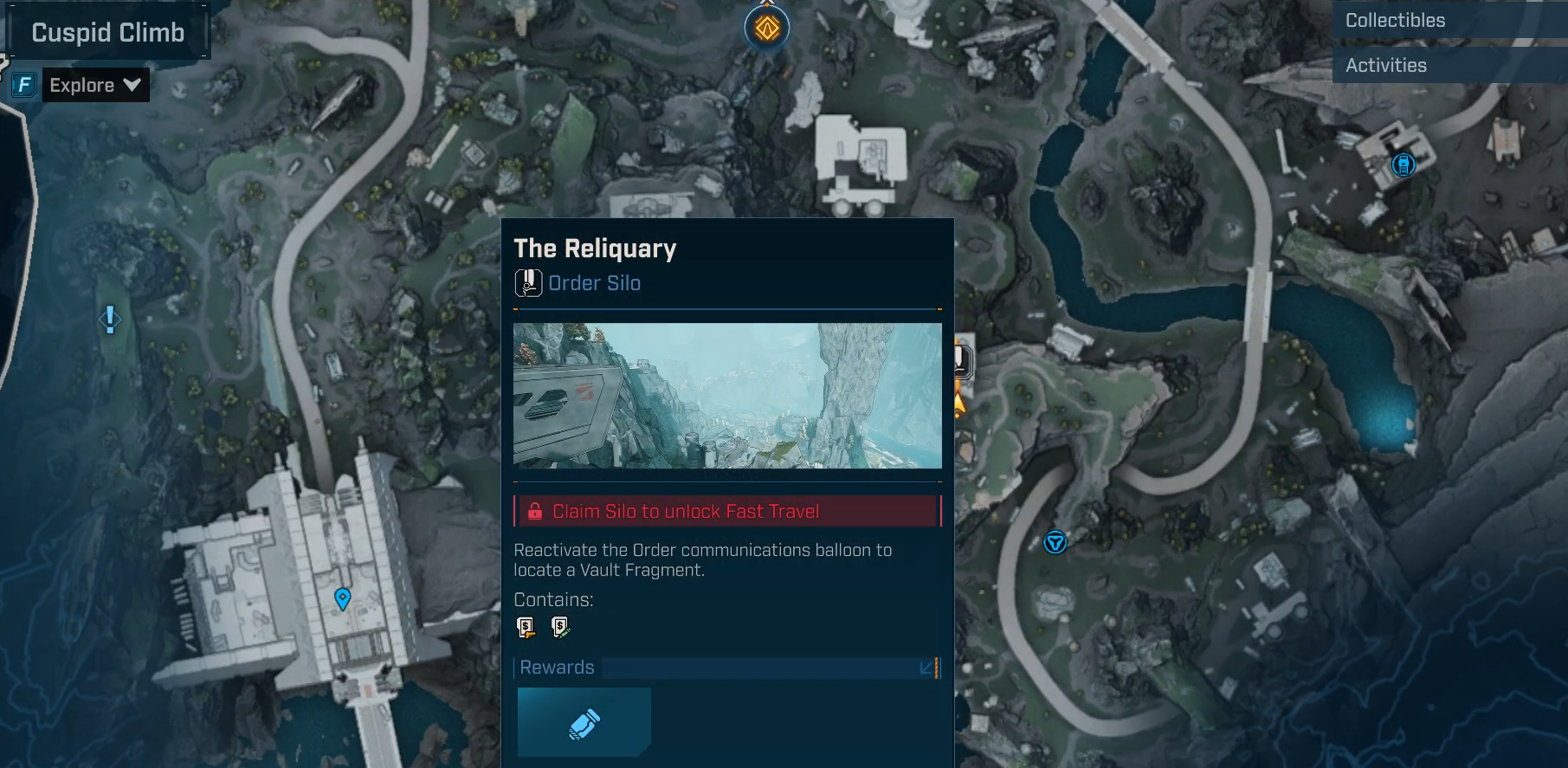Click the blue exclamation quest marker
This screenshot has width=1568, height=768.
110,319
